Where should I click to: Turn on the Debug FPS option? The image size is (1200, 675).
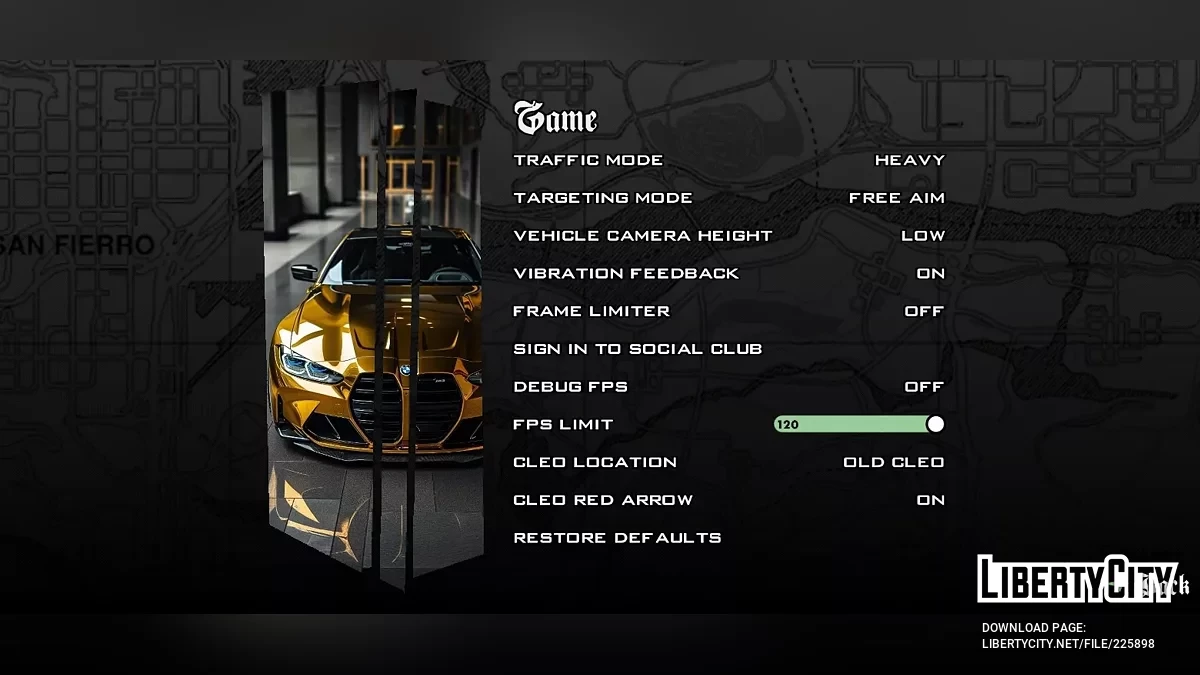pos(924,387)
